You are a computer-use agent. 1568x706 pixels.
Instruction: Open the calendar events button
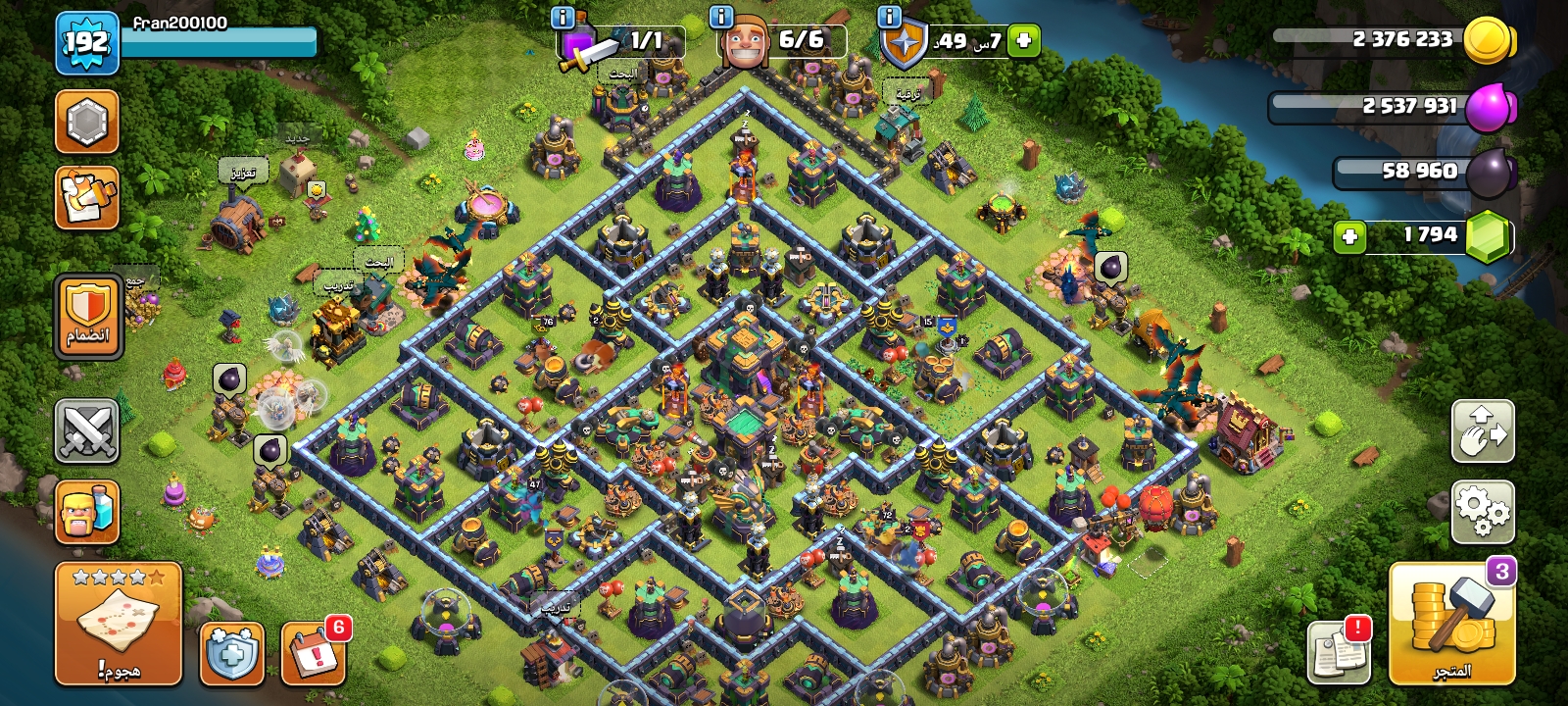point(314,653)
